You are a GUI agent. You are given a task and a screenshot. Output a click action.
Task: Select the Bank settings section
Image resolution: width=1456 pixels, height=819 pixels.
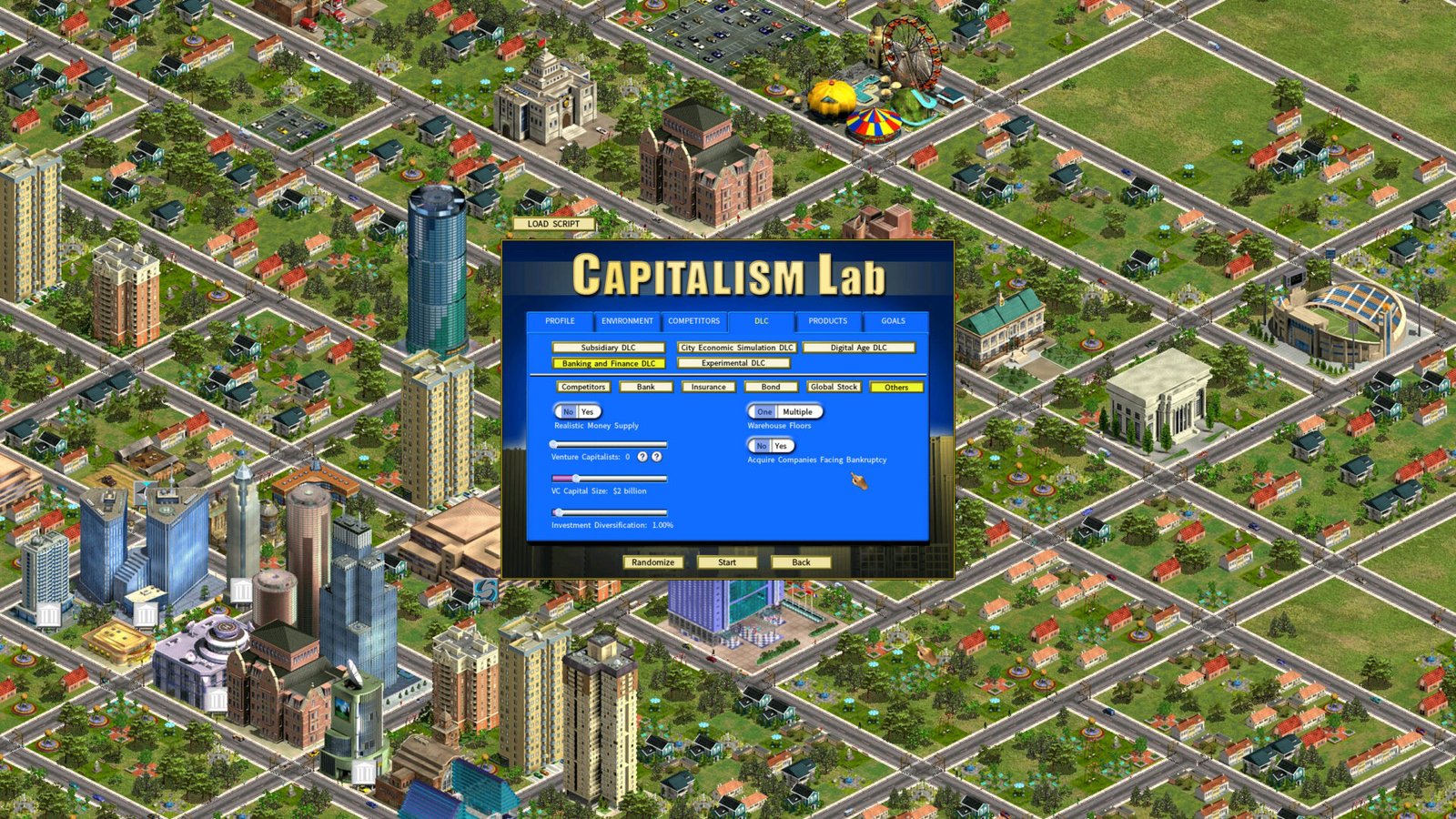coord(646,386)
